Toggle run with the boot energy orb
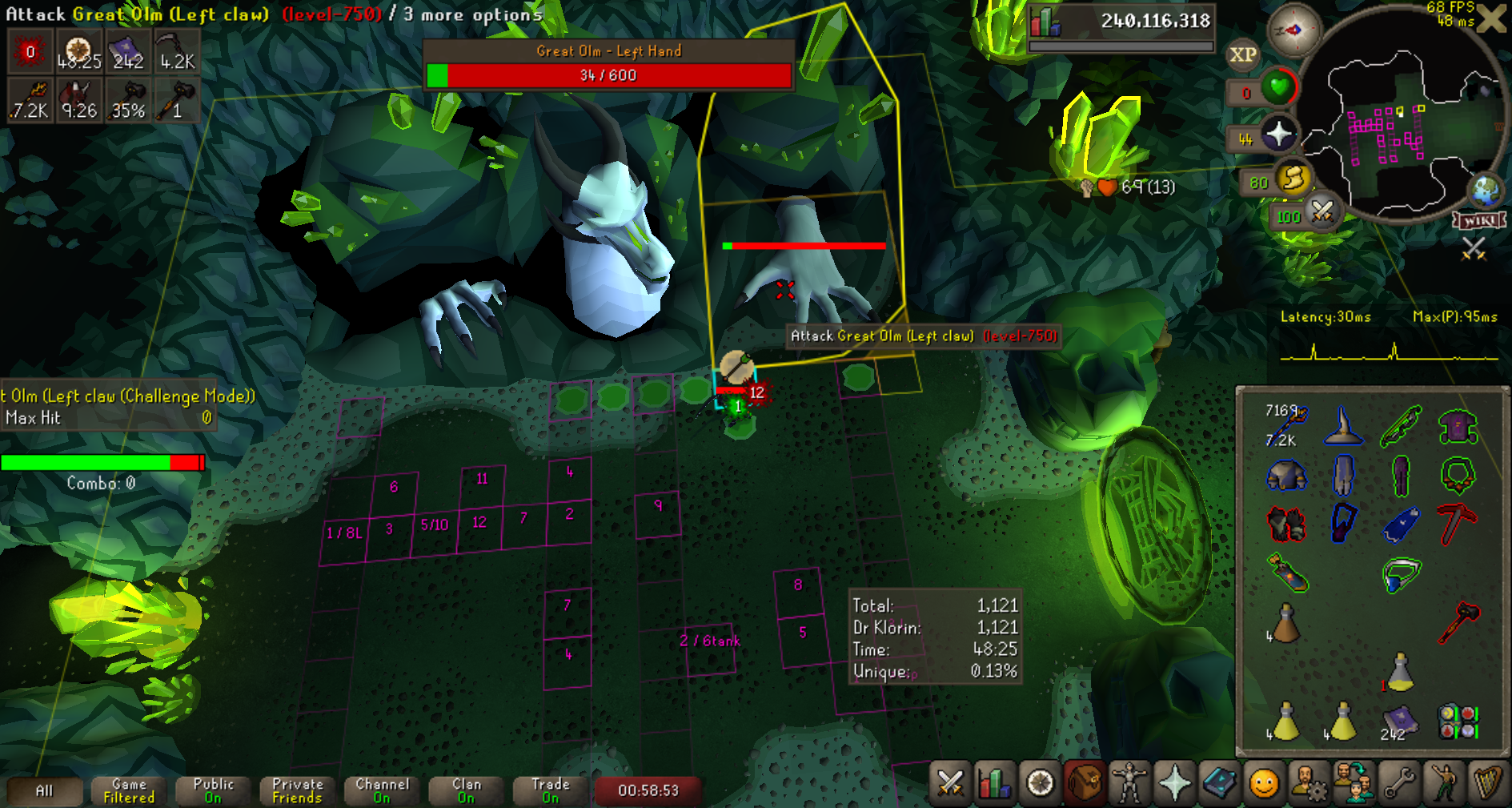Image resolution: width=1512 pixels, height=808 pixels. pos(1293,179)
